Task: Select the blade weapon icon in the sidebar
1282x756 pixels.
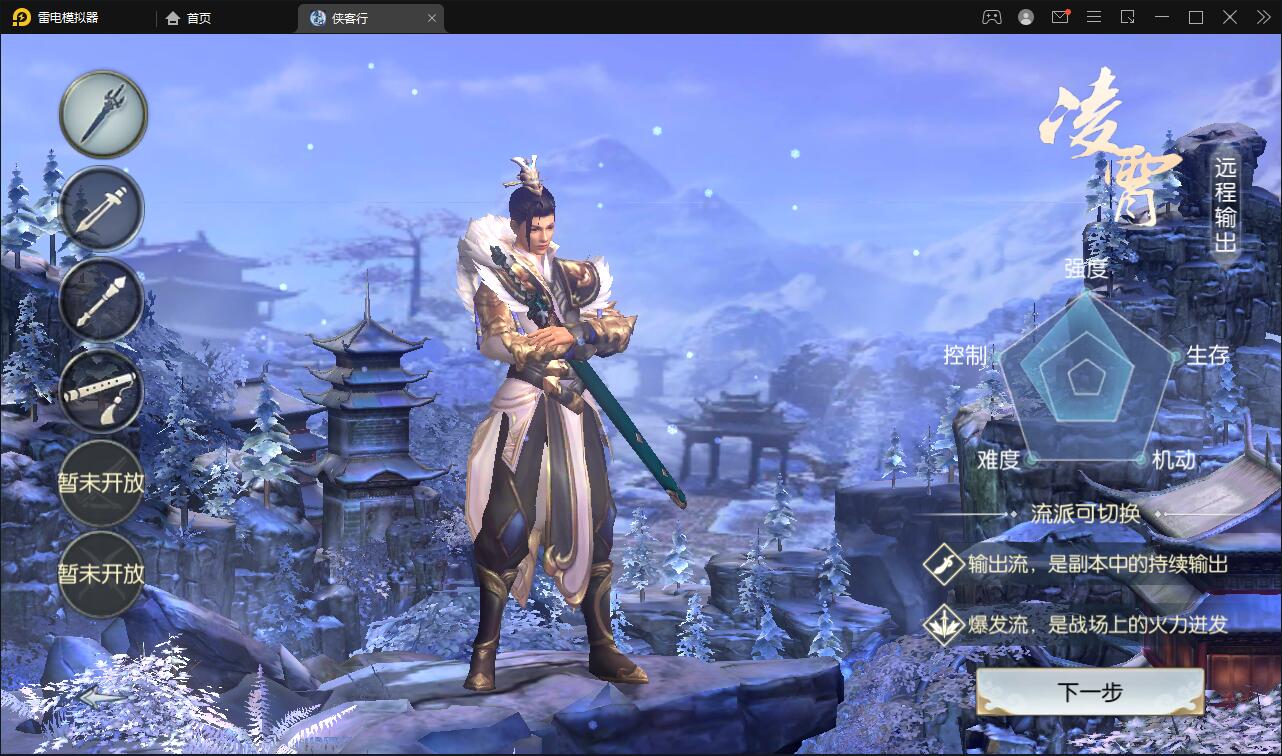Action: pyautogui.click(x=101, y=208)
